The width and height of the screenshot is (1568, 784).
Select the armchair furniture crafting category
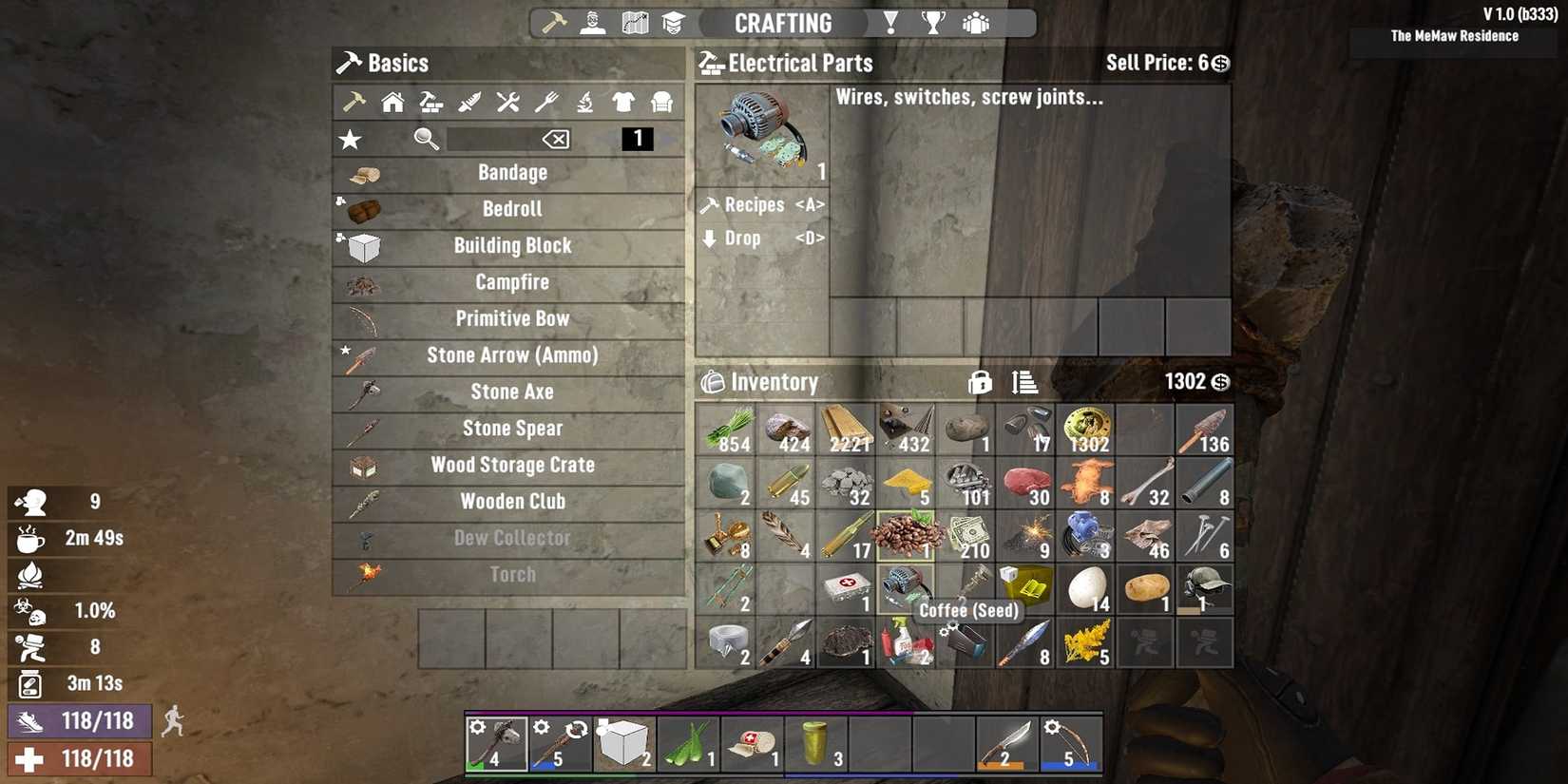point(660,102)
